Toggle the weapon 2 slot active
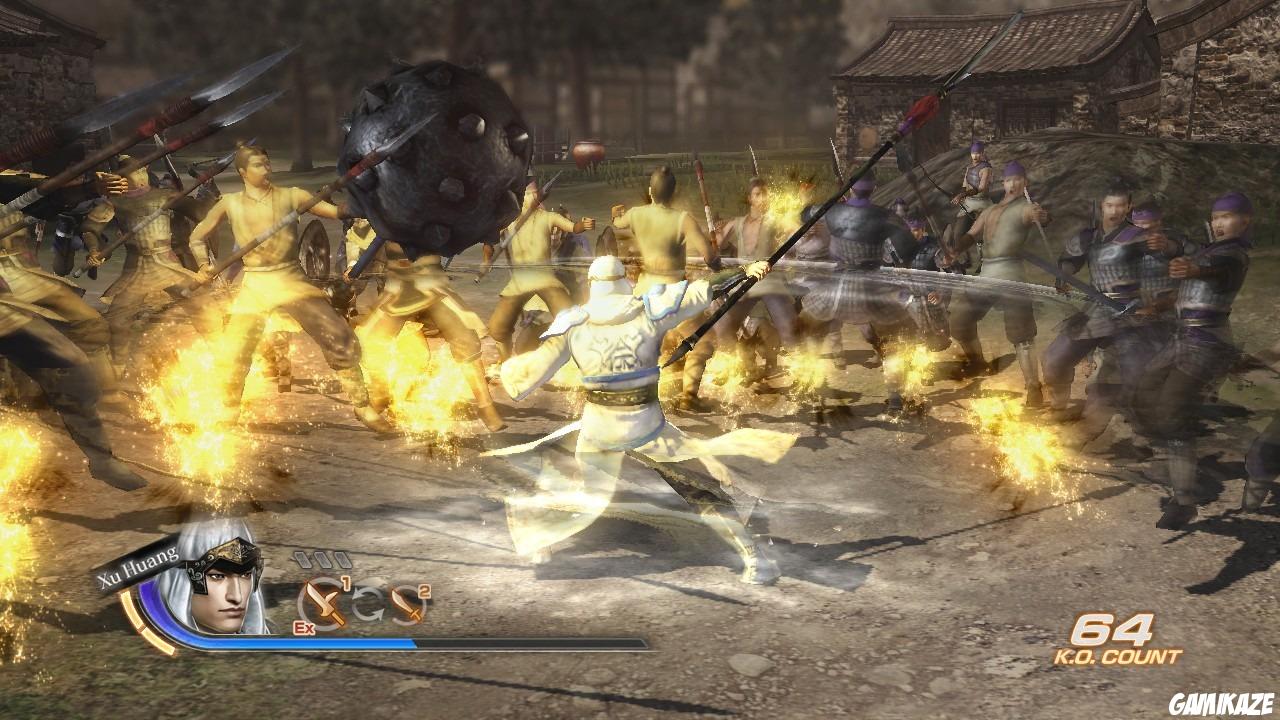Image resolution: width=1280 pixels, height=720 pixels. tap(409, 605)
